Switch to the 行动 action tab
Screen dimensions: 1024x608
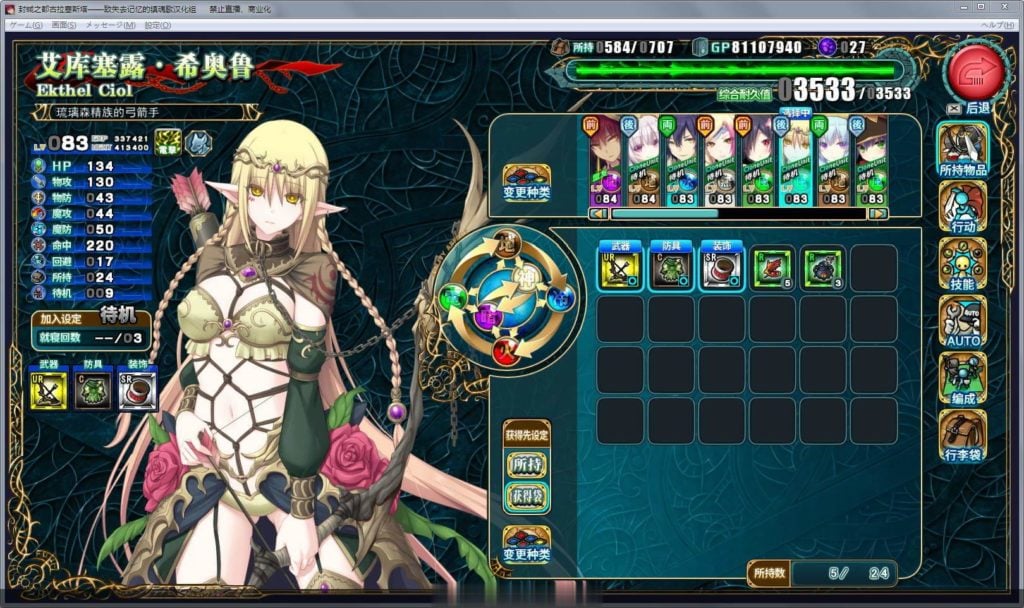pyautogui.click(x=962, y=207)
